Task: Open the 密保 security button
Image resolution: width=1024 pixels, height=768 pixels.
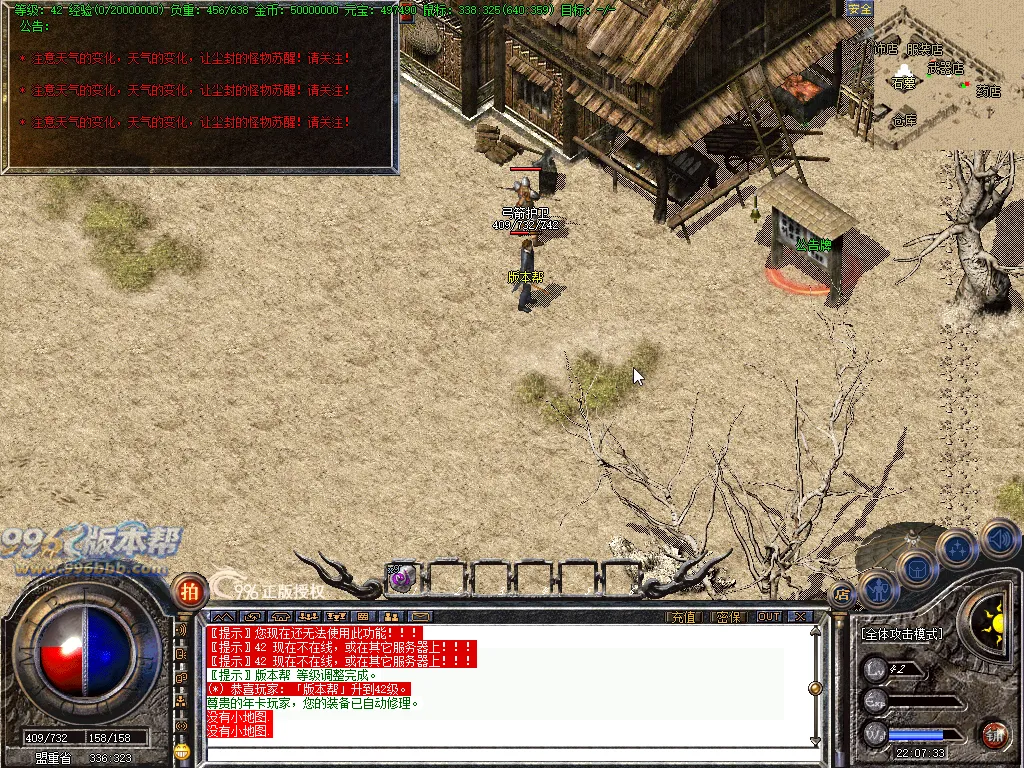Action: pyautogui.click(x=729, y=617)
